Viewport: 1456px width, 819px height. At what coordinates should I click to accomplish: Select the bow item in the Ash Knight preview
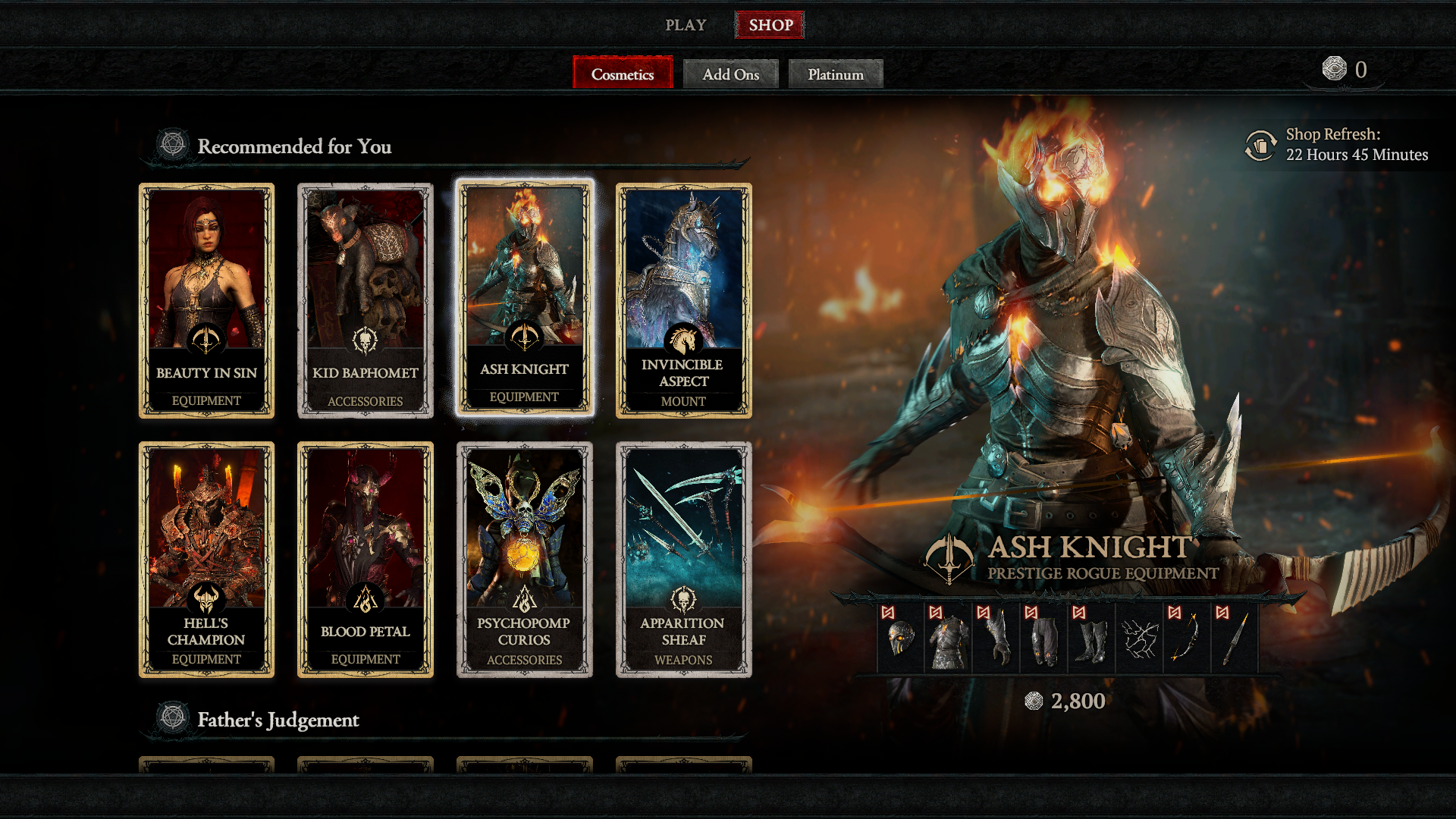[x=1185, y=641]
